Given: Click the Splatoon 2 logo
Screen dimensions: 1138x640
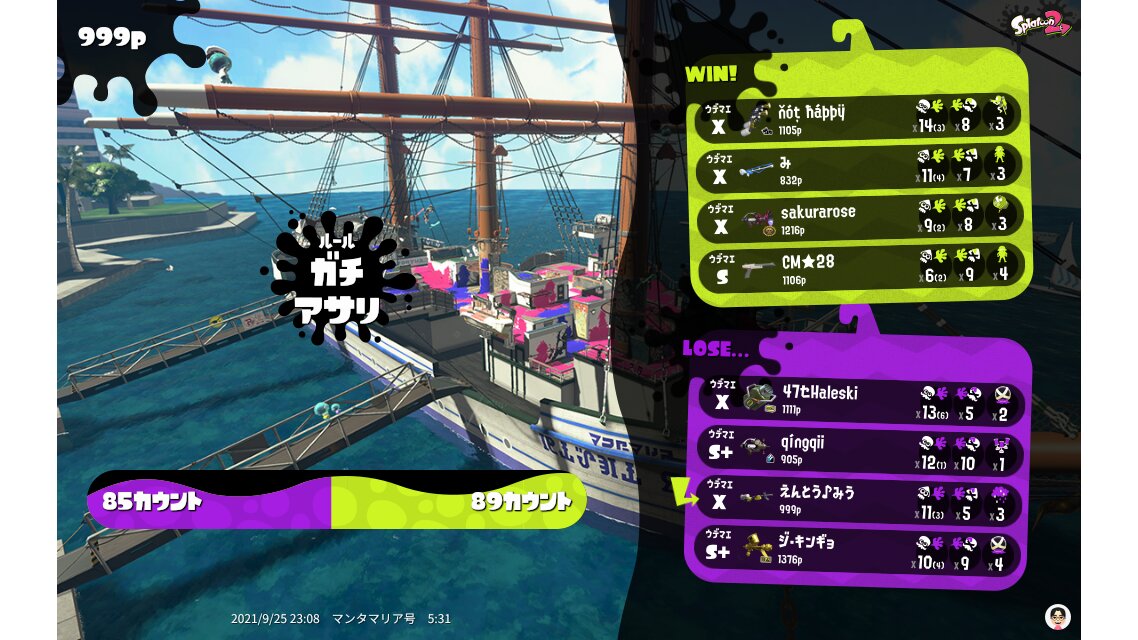Looking at the screenshot, I should tap(1040, 24).
